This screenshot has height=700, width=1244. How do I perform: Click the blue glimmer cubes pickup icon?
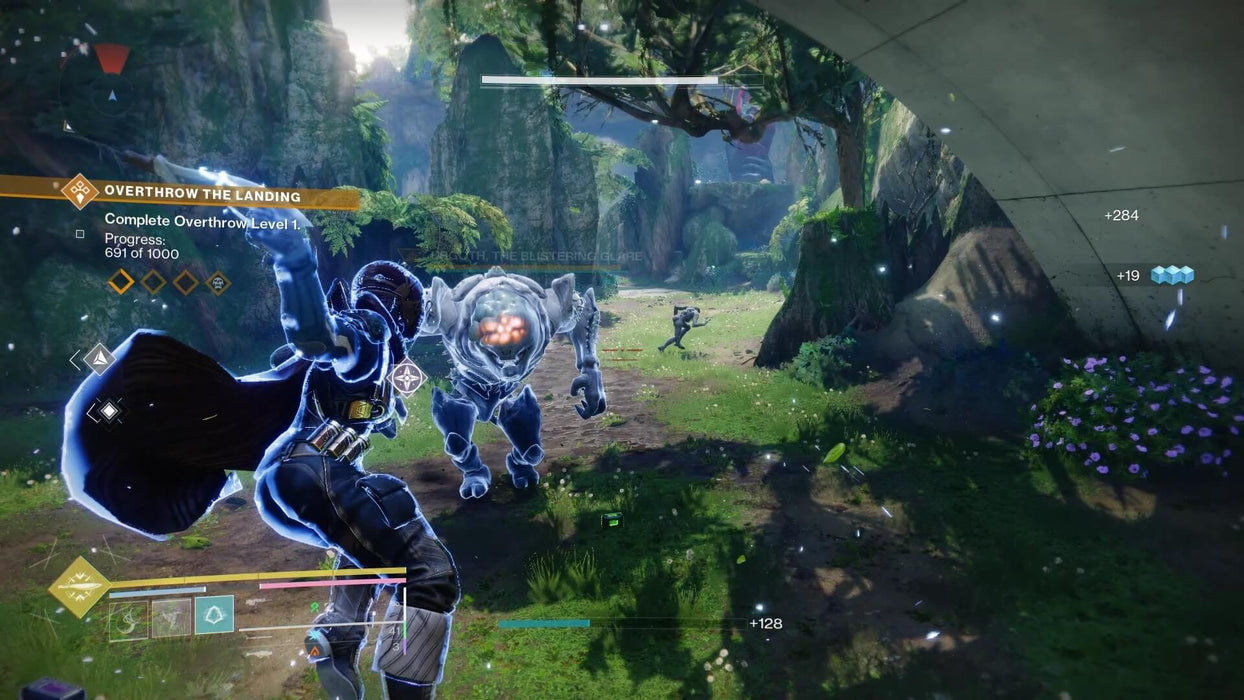tap(1172, 275)
